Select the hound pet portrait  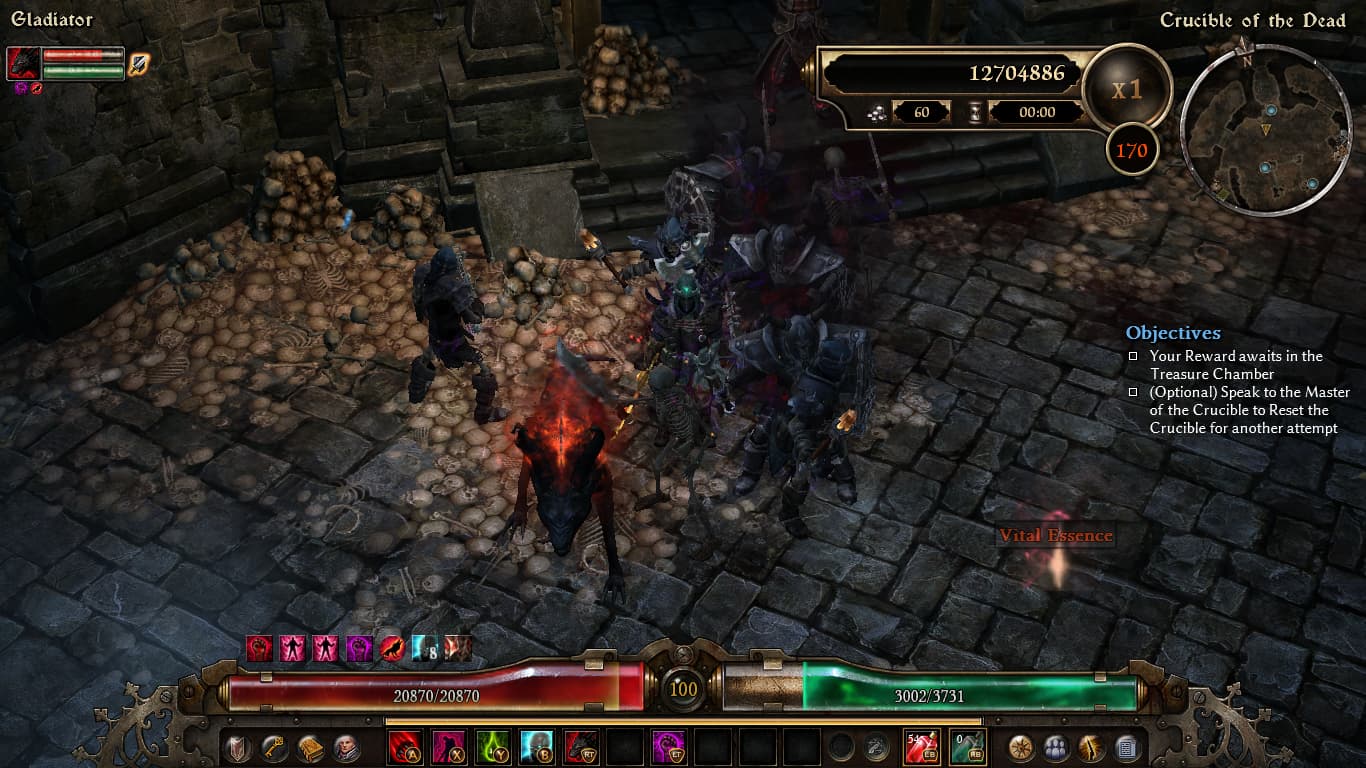tap(23, 63)
